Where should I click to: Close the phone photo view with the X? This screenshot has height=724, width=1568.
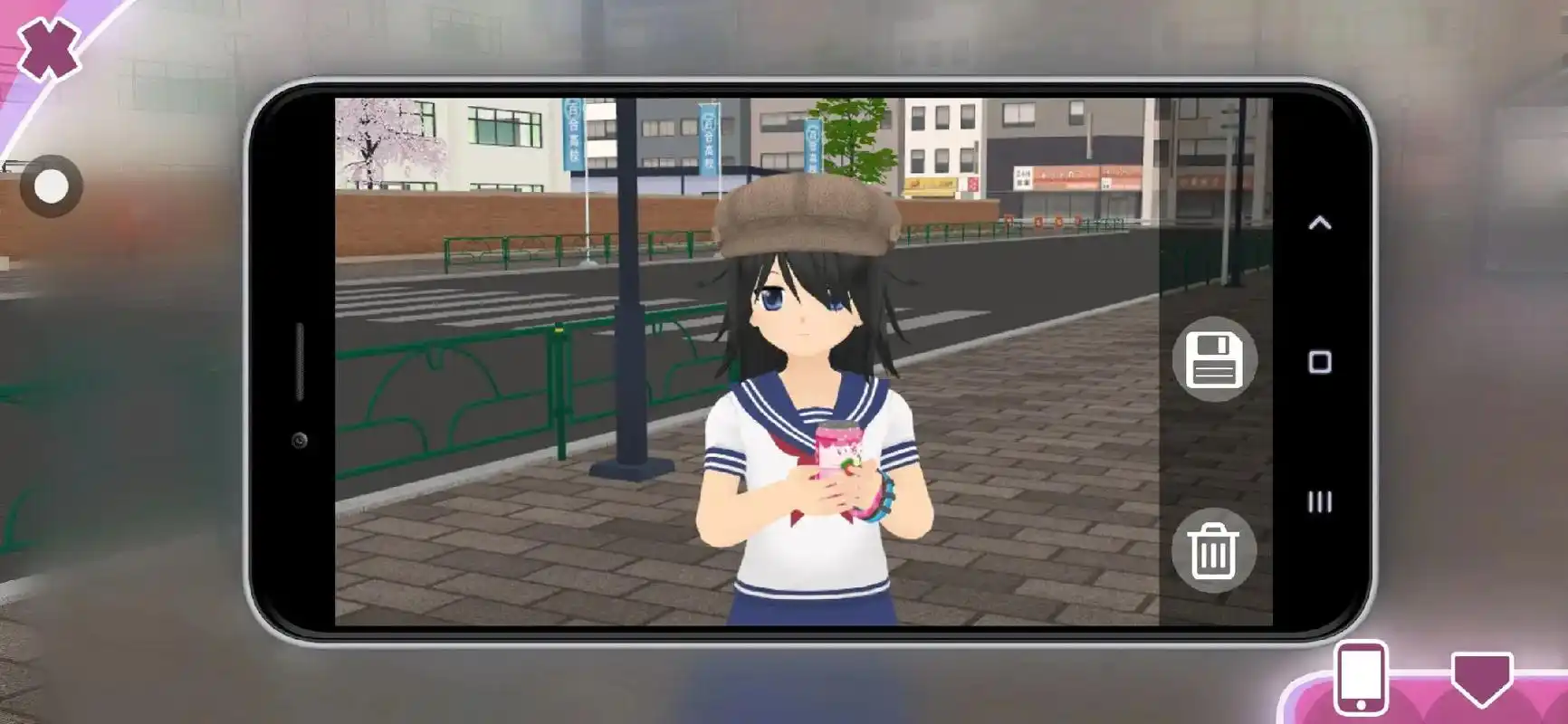49,48
